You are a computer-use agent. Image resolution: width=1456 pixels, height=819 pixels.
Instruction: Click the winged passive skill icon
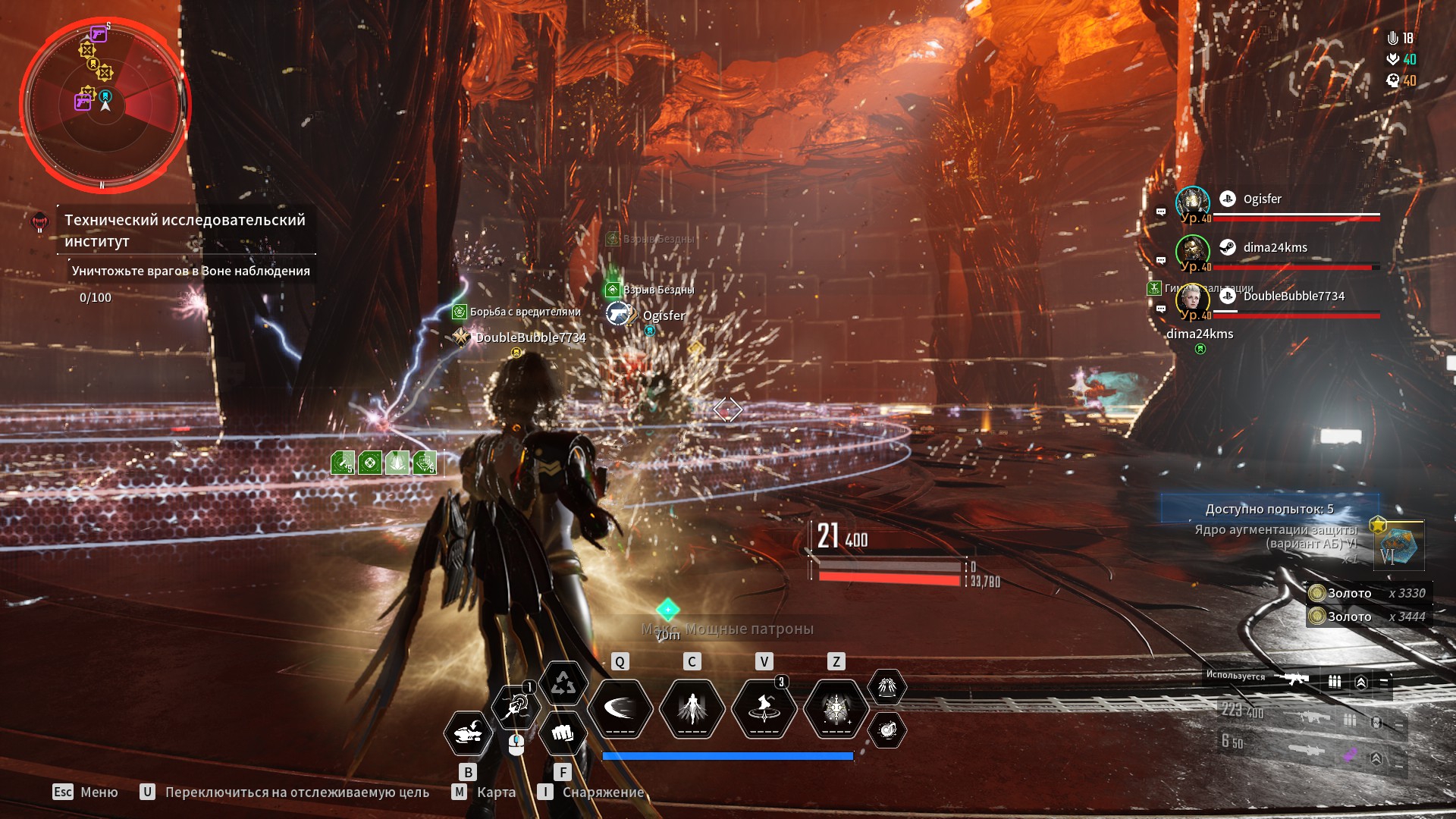pos(886,687)
